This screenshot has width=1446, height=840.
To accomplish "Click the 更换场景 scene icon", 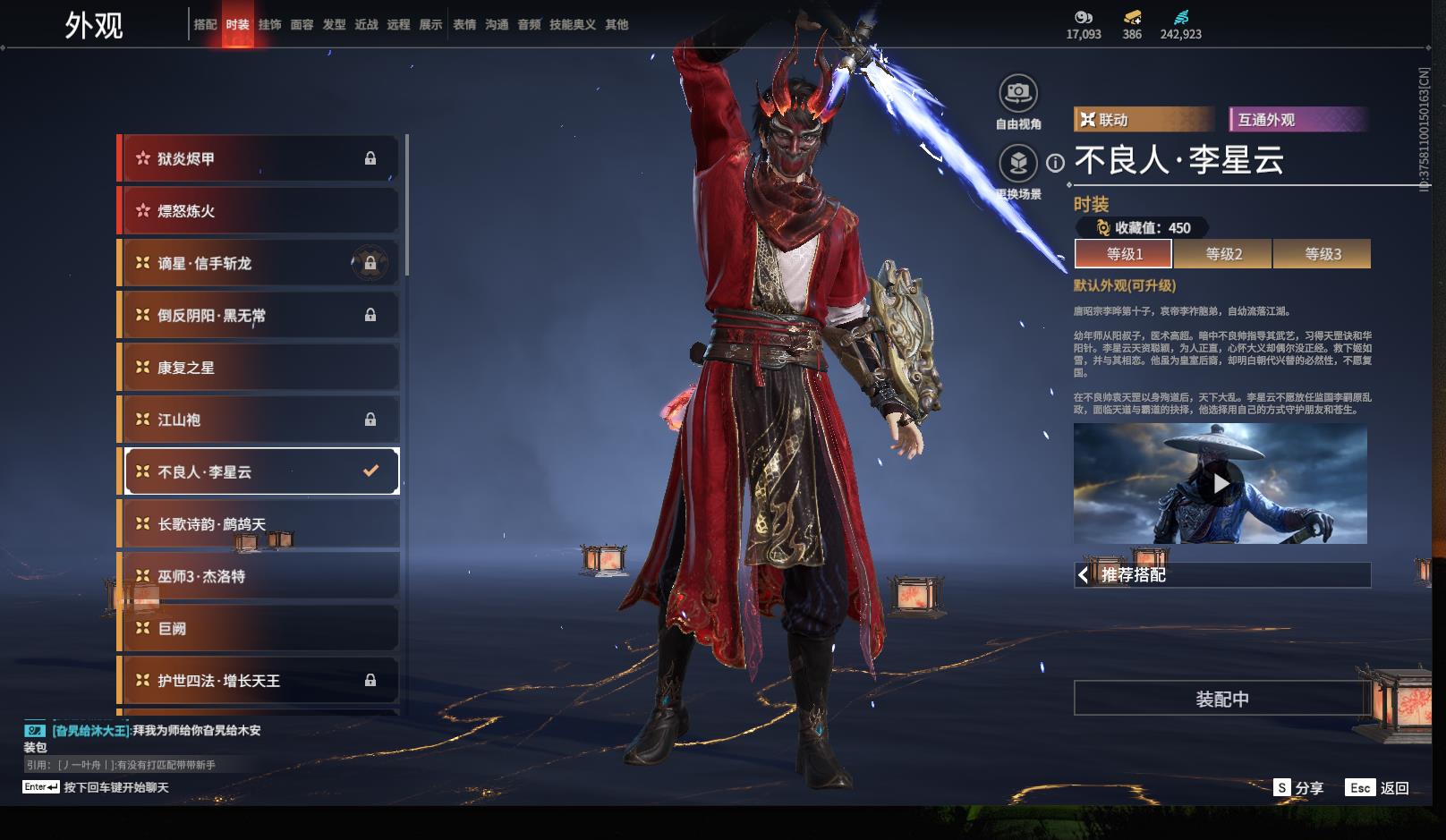I will pos(1018,164).
